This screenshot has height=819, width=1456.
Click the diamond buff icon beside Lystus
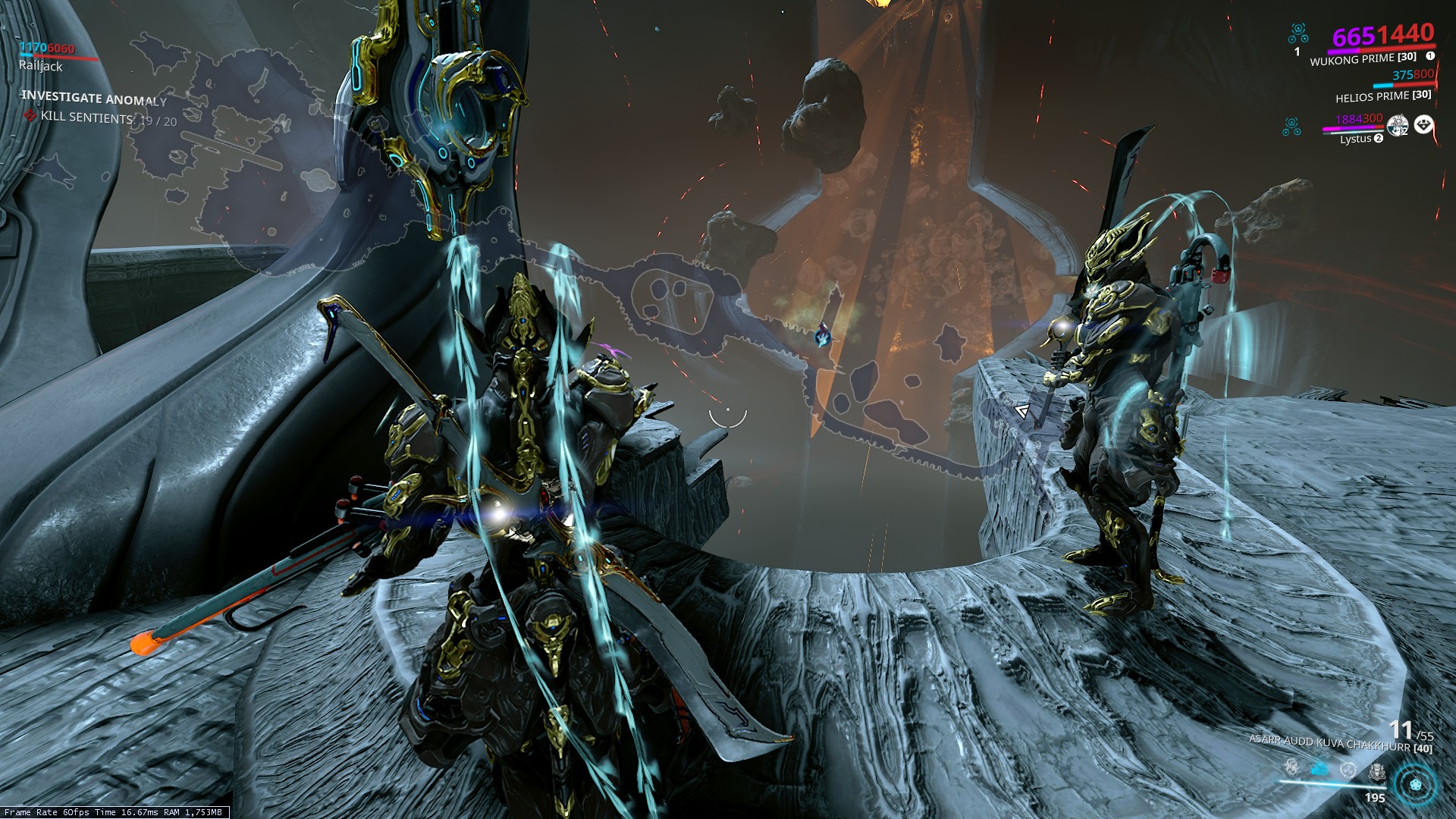click(1423, 125)
